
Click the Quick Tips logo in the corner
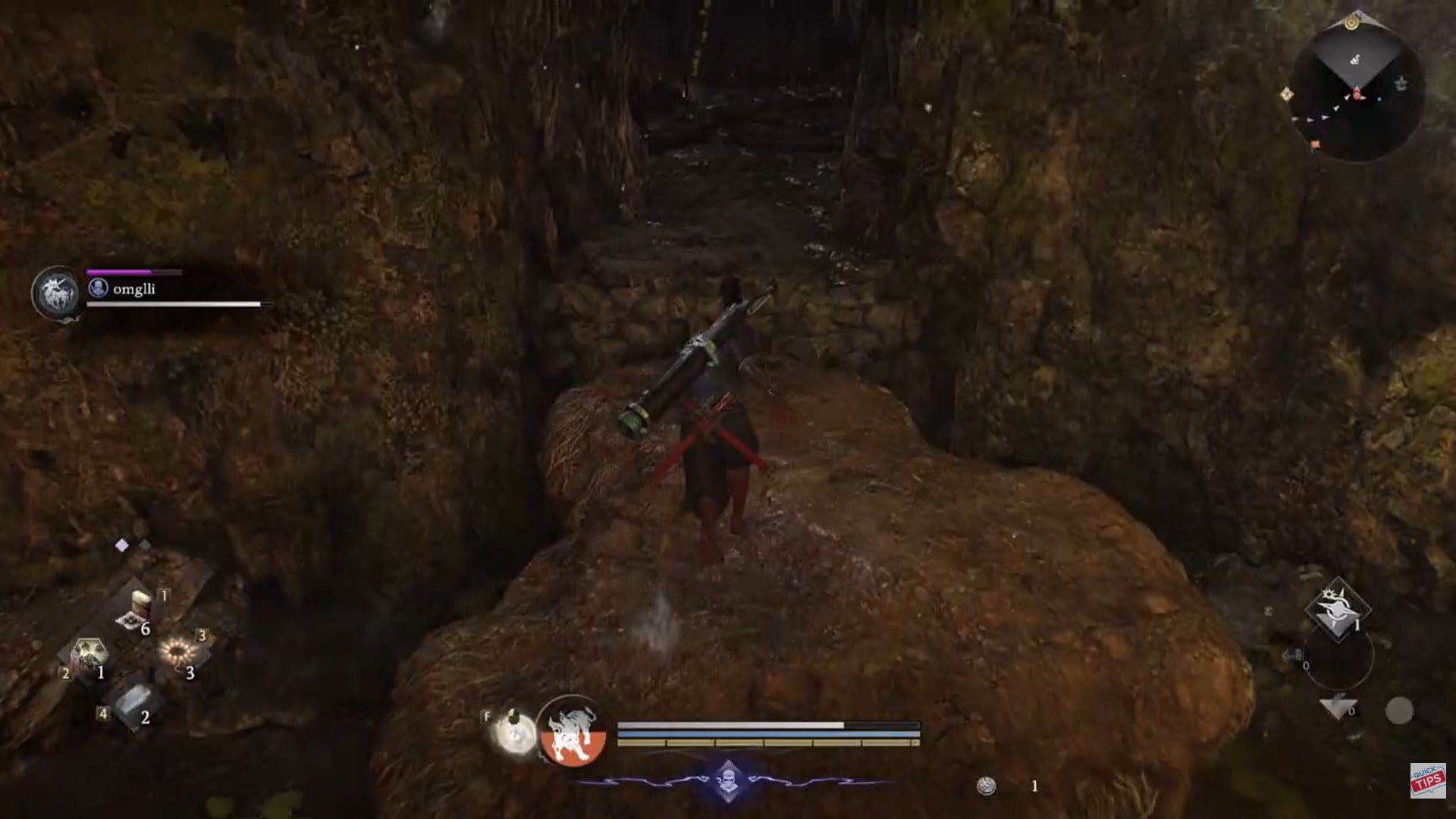click(1430, 781)
